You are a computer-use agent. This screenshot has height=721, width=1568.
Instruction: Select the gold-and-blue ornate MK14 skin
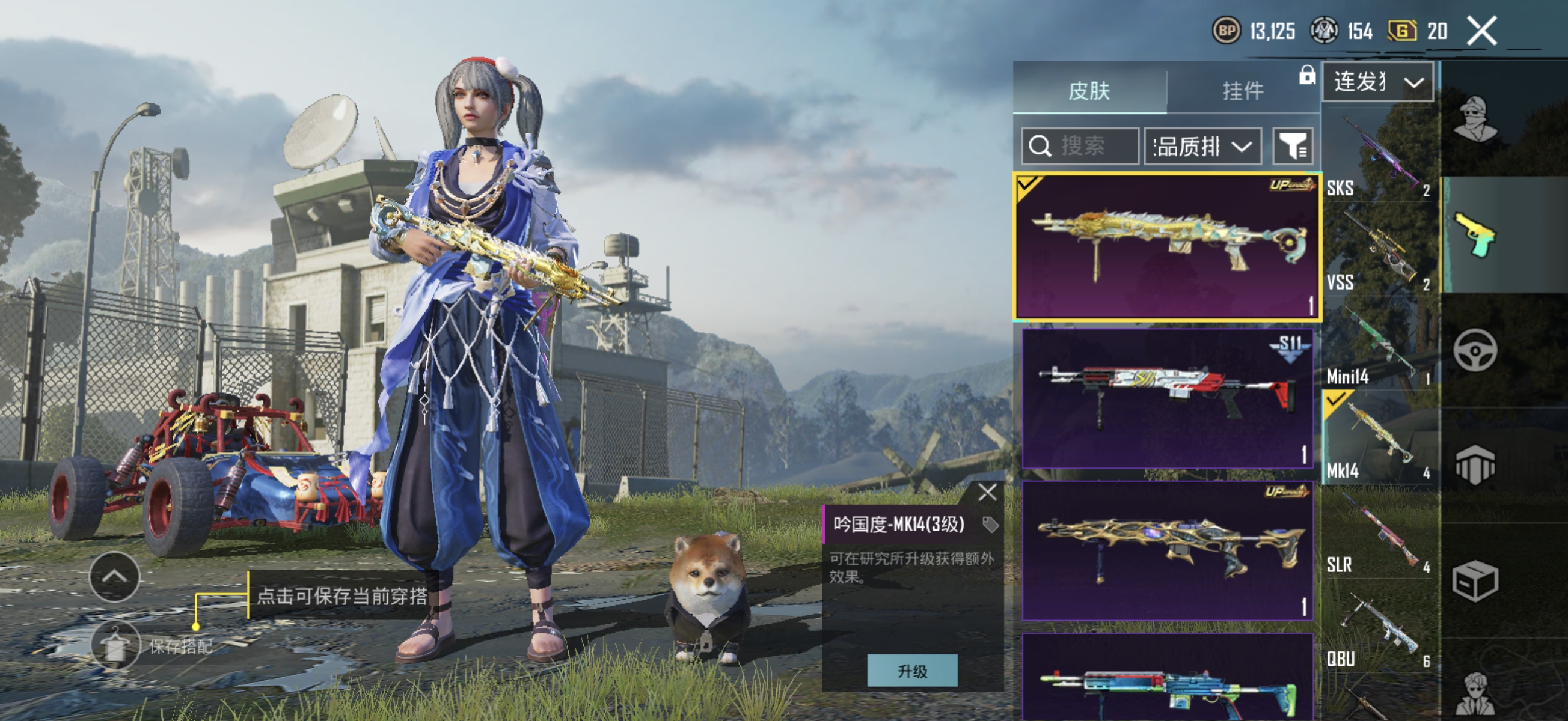tap(1166, 549)
